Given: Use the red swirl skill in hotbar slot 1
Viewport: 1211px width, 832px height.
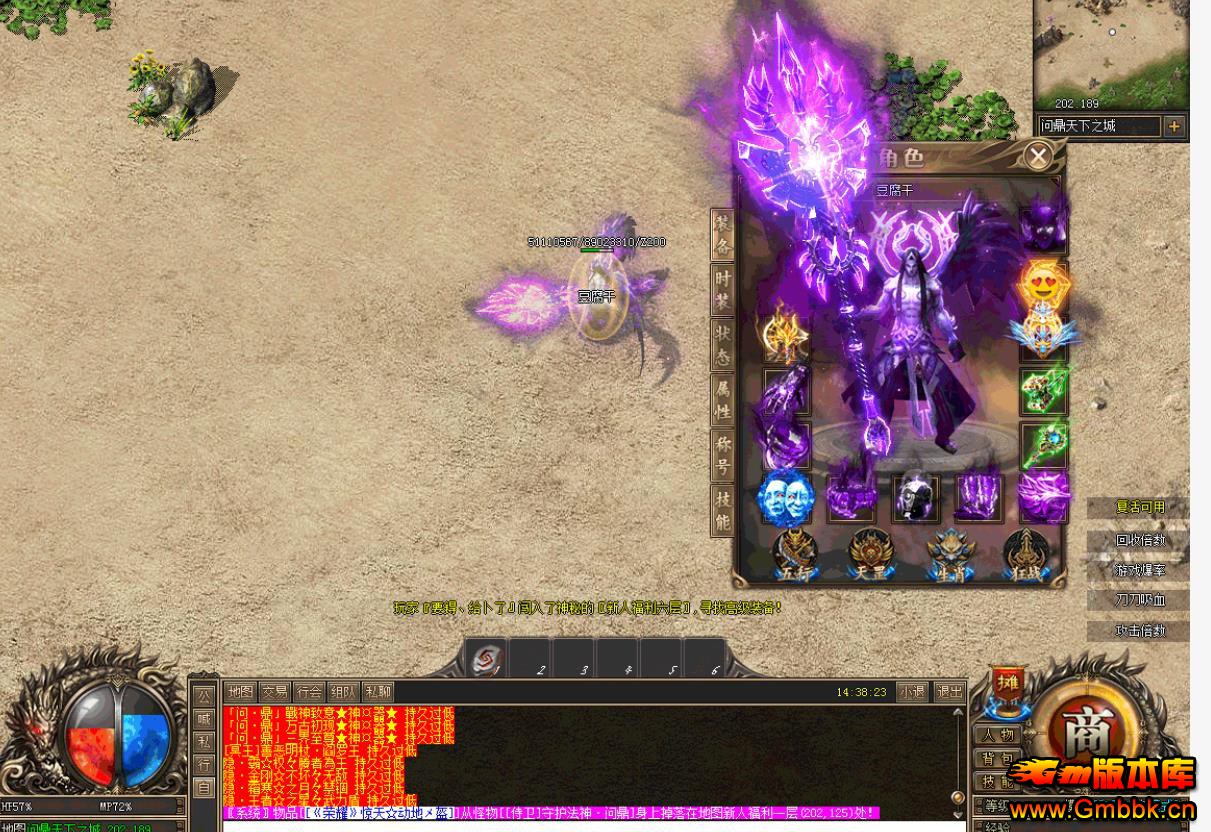Looking at the screenshot, I should tap(485, 658).
